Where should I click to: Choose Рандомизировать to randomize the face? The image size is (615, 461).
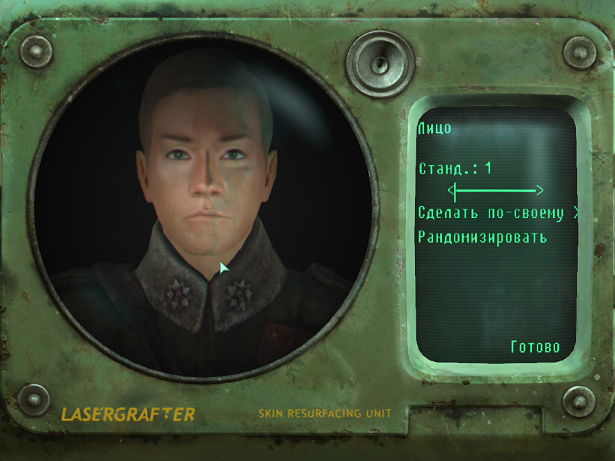(482, 237)
